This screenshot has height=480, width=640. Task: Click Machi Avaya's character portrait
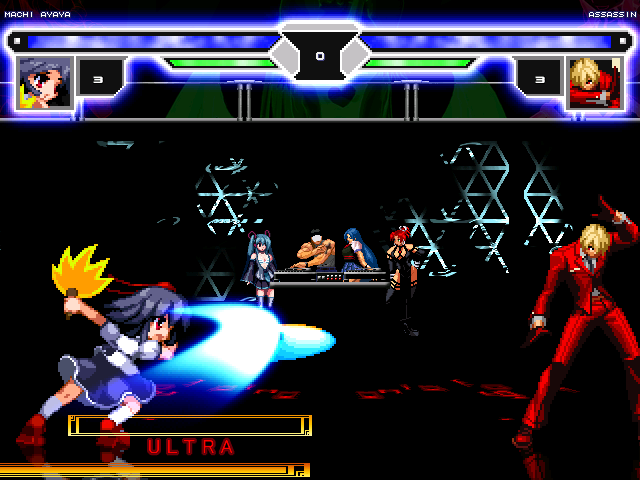(x=45, y=83)
